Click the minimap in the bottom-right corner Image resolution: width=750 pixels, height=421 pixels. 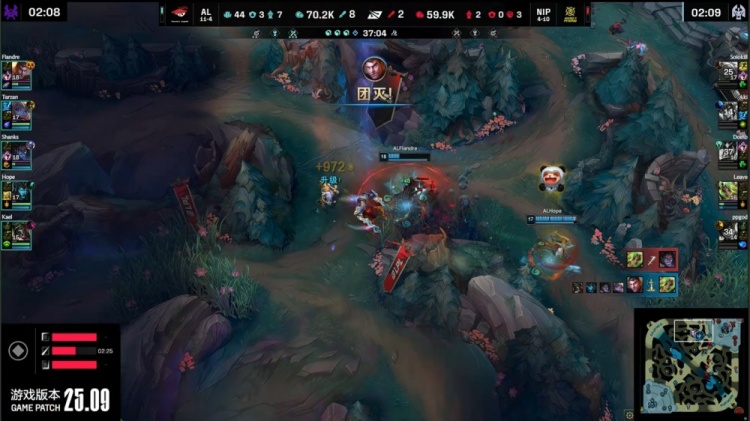click(691, 364)
